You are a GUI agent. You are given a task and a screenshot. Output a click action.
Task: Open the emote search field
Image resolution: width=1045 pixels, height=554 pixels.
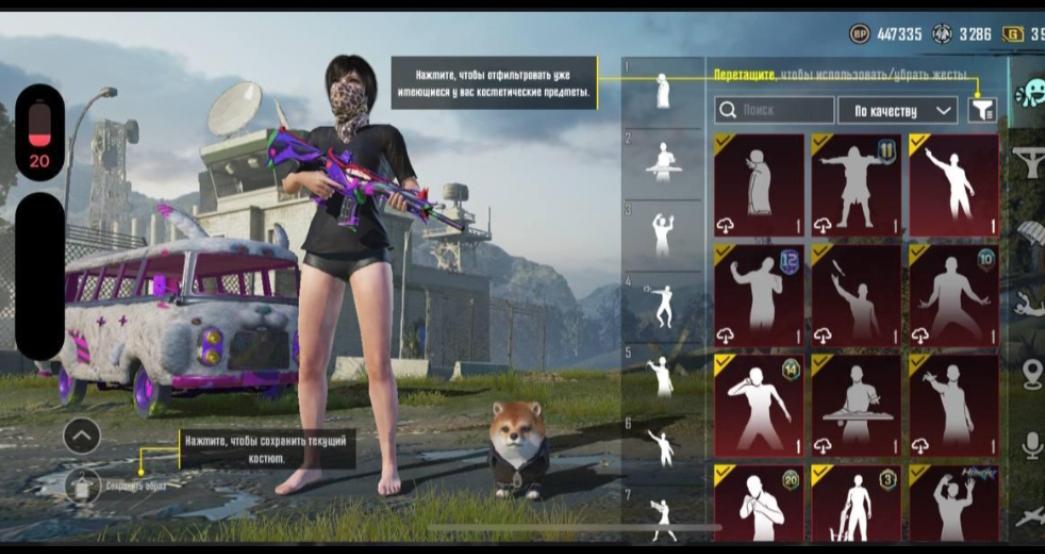click(x=774, y=110)
